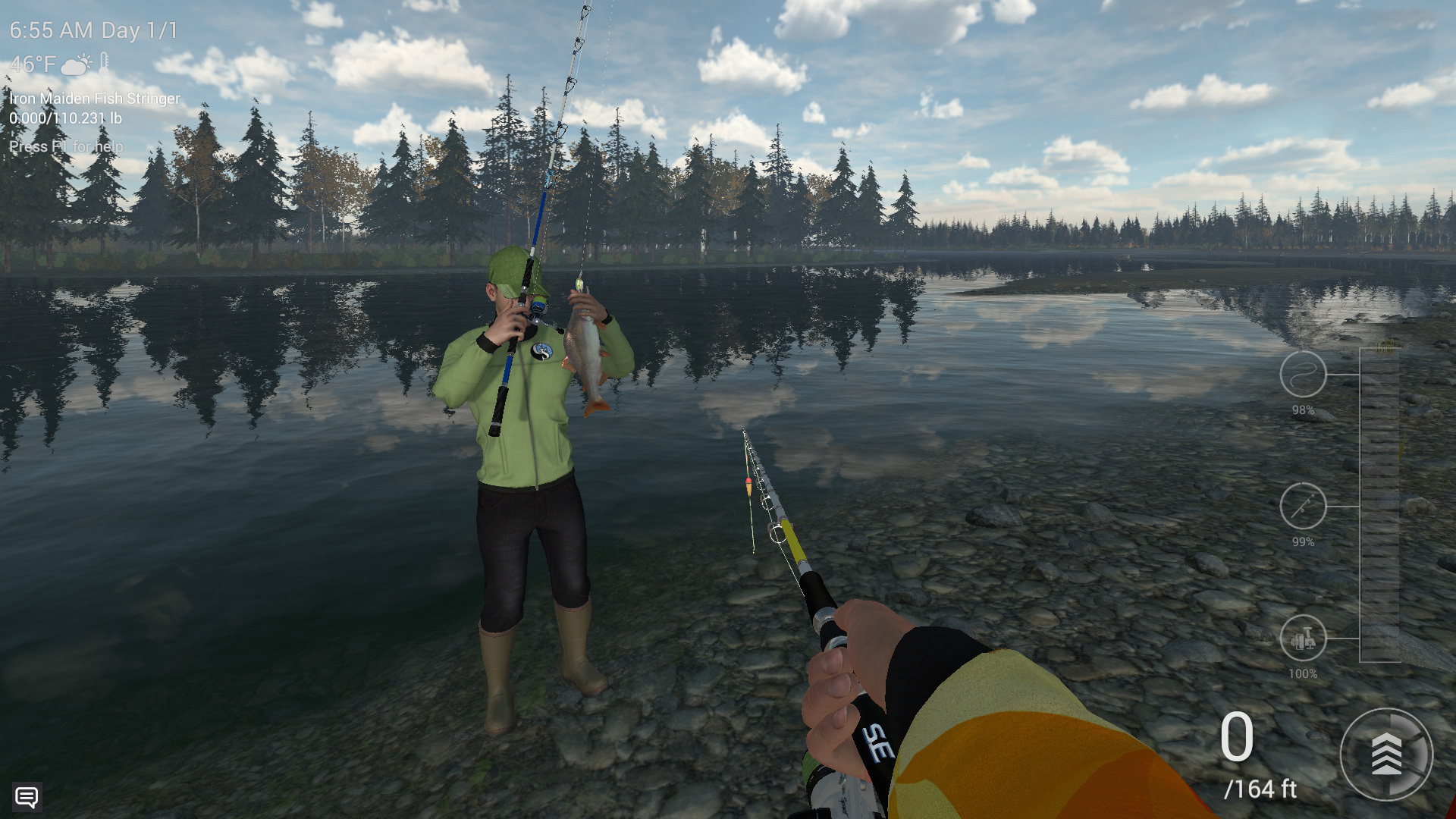
Task: Click the cloudy weather icon
Action: point(74,65)
